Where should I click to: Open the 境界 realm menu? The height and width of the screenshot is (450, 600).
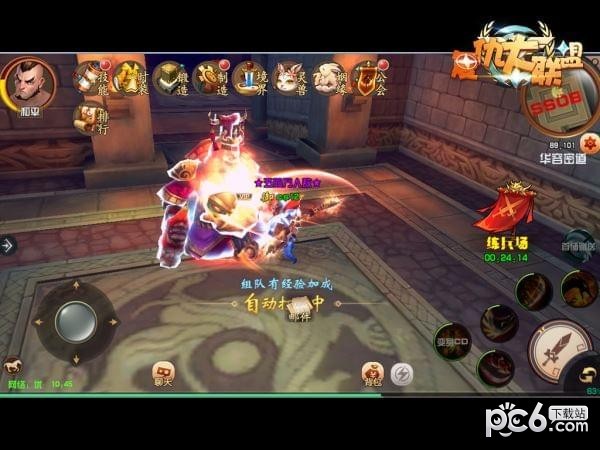(x=250, y=76)
